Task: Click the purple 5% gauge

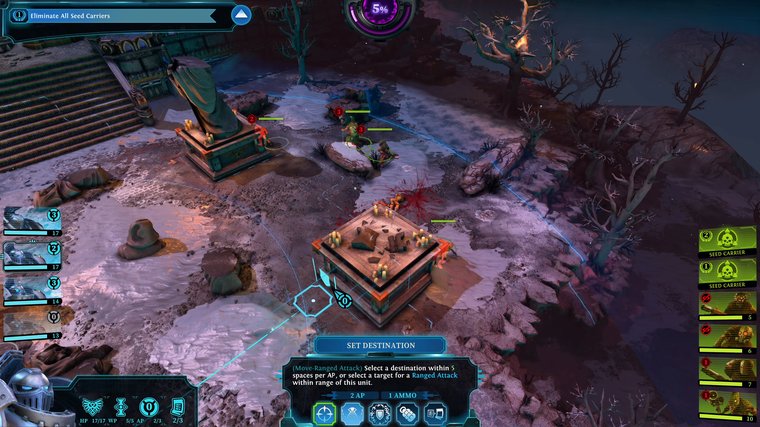Action: click(x=380, y=14)
